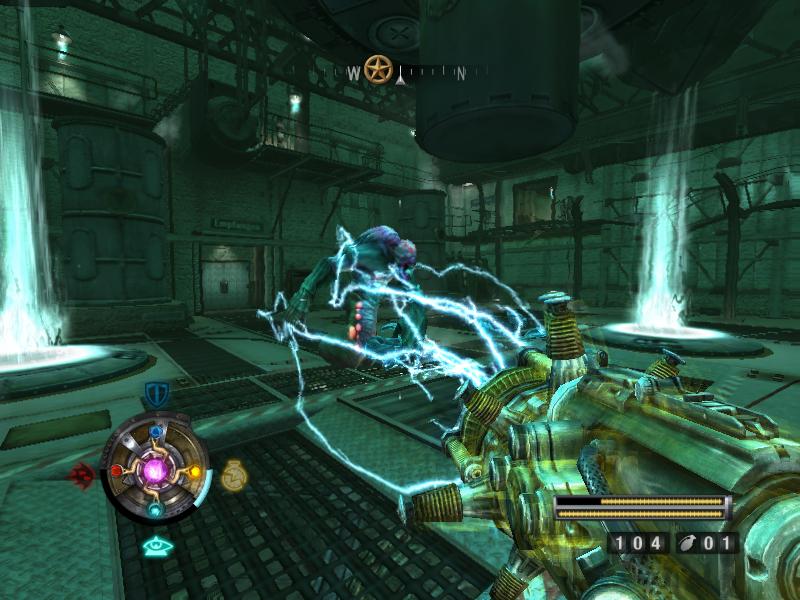This screenshot has height=600, width=800.
Task: Toggle the cyan eye vision icon
Action: pos(155,545)
